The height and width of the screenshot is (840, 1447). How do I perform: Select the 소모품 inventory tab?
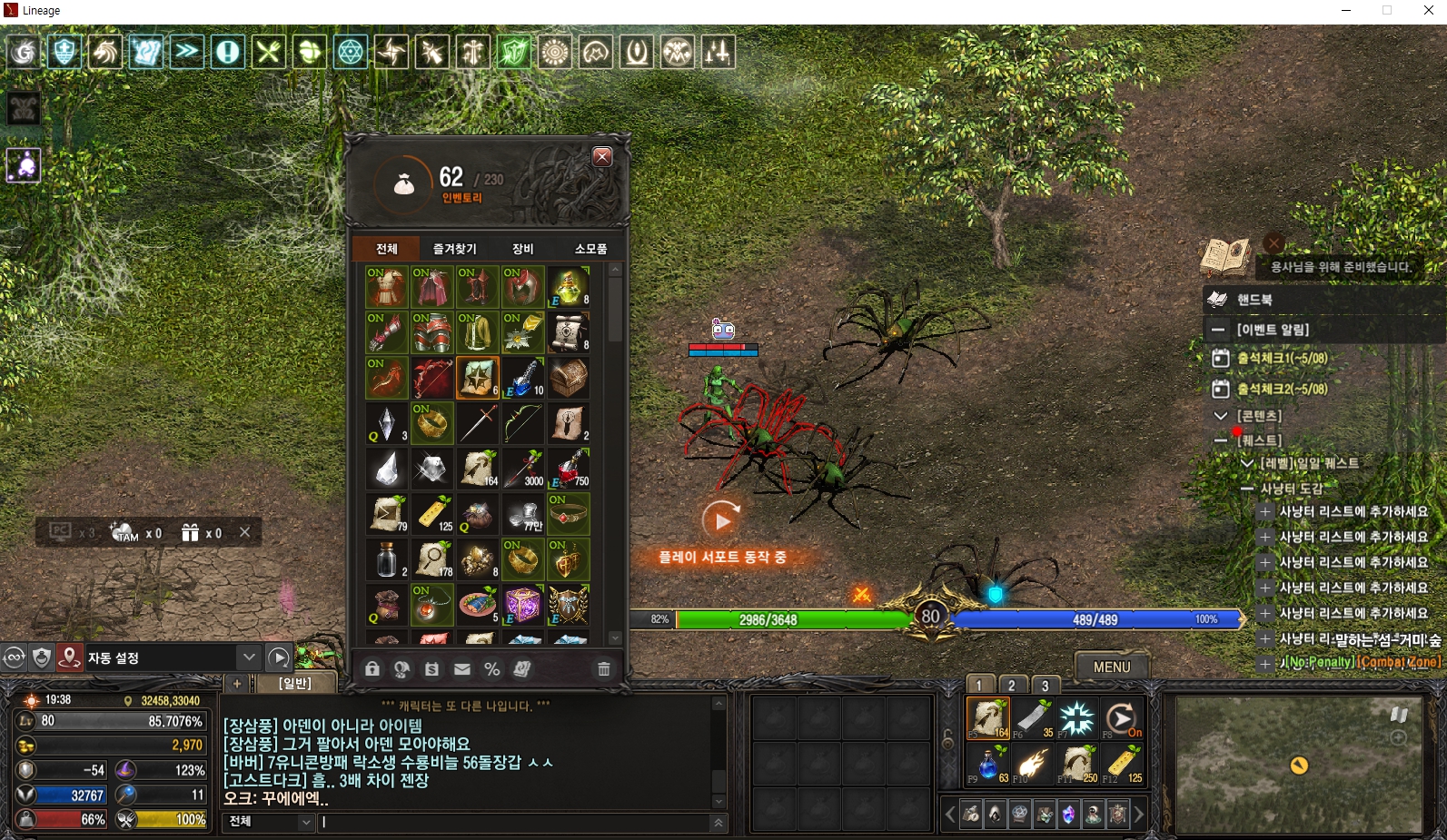click(590, 247)
